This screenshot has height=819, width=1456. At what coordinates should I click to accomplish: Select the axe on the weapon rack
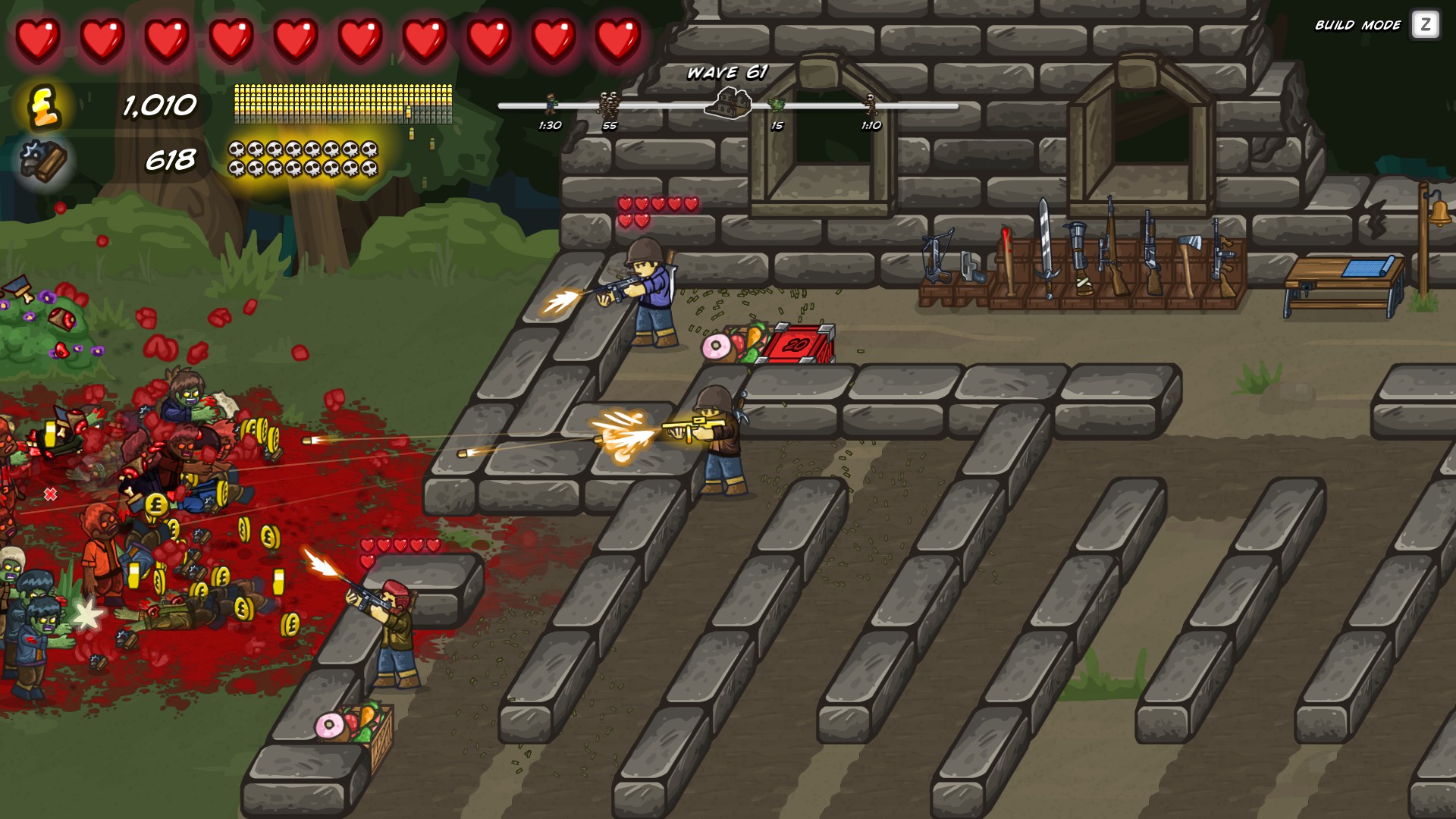[1189, 250]
